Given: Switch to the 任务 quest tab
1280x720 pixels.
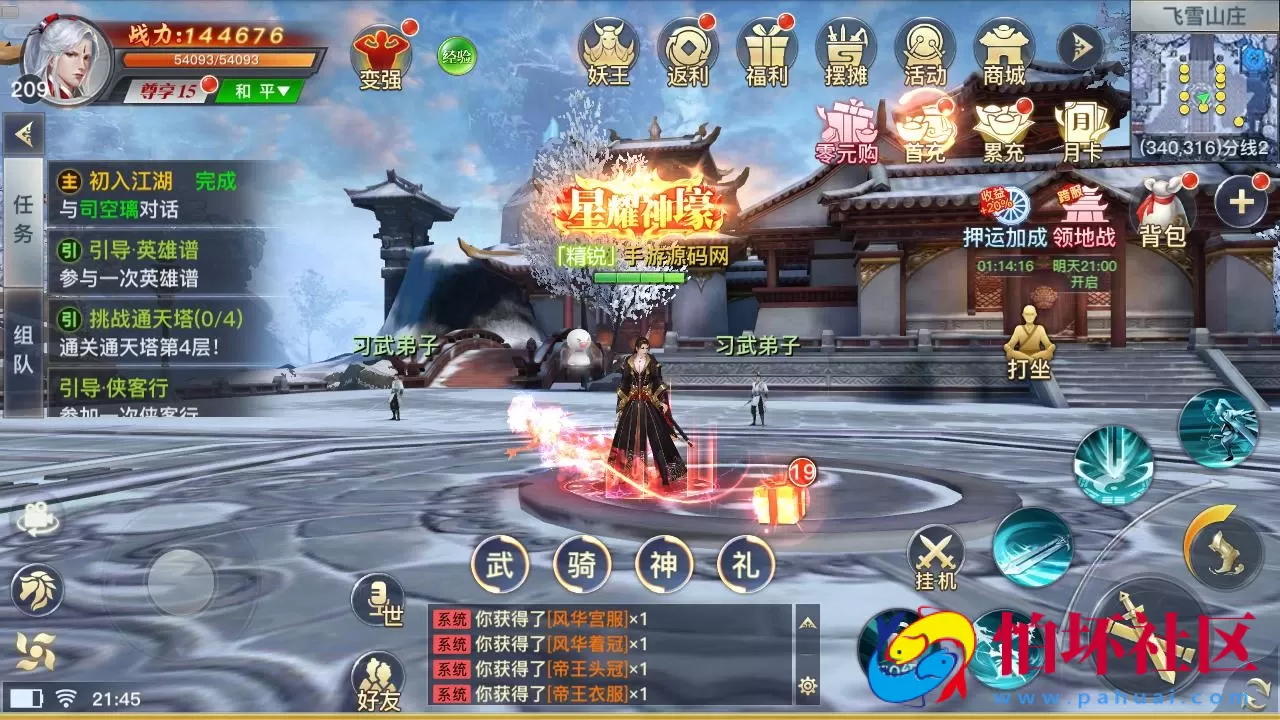Looking at the screenshot, I should (x=22, y=215).
